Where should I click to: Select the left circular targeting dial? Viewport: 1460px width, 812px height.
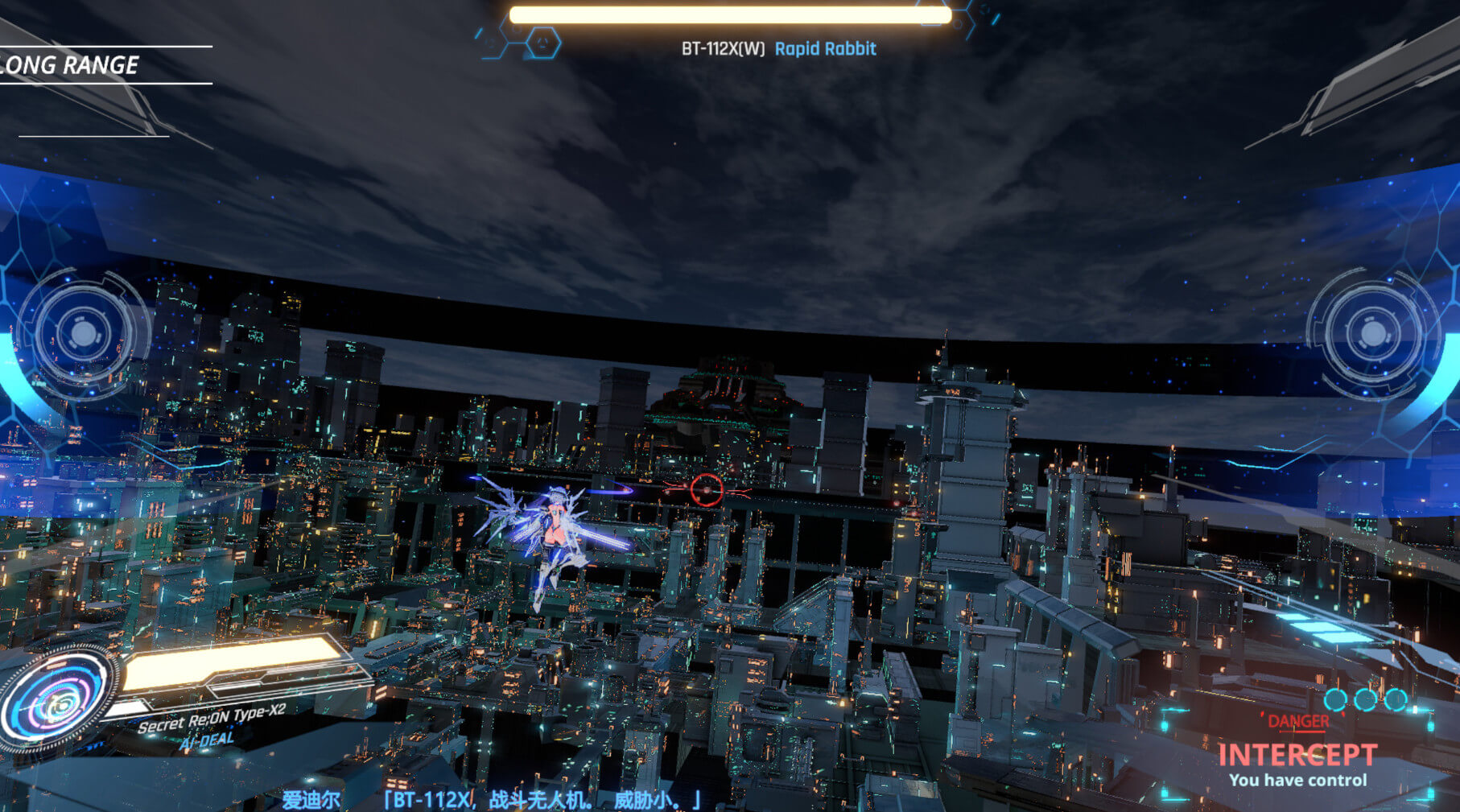click(82, 333)
